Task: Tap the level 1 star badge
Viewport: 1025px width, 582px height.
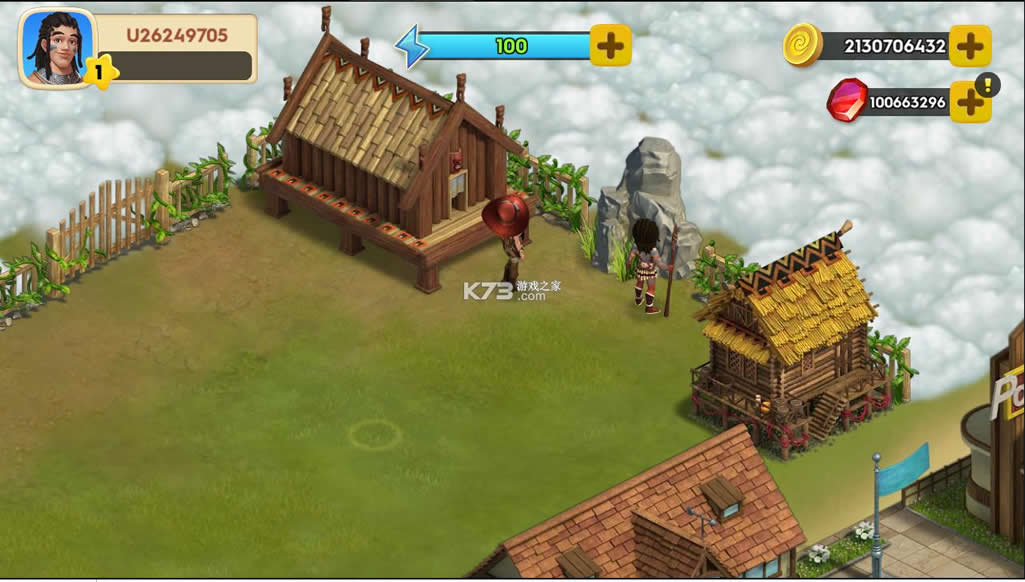Action: (x=100, y=71)
